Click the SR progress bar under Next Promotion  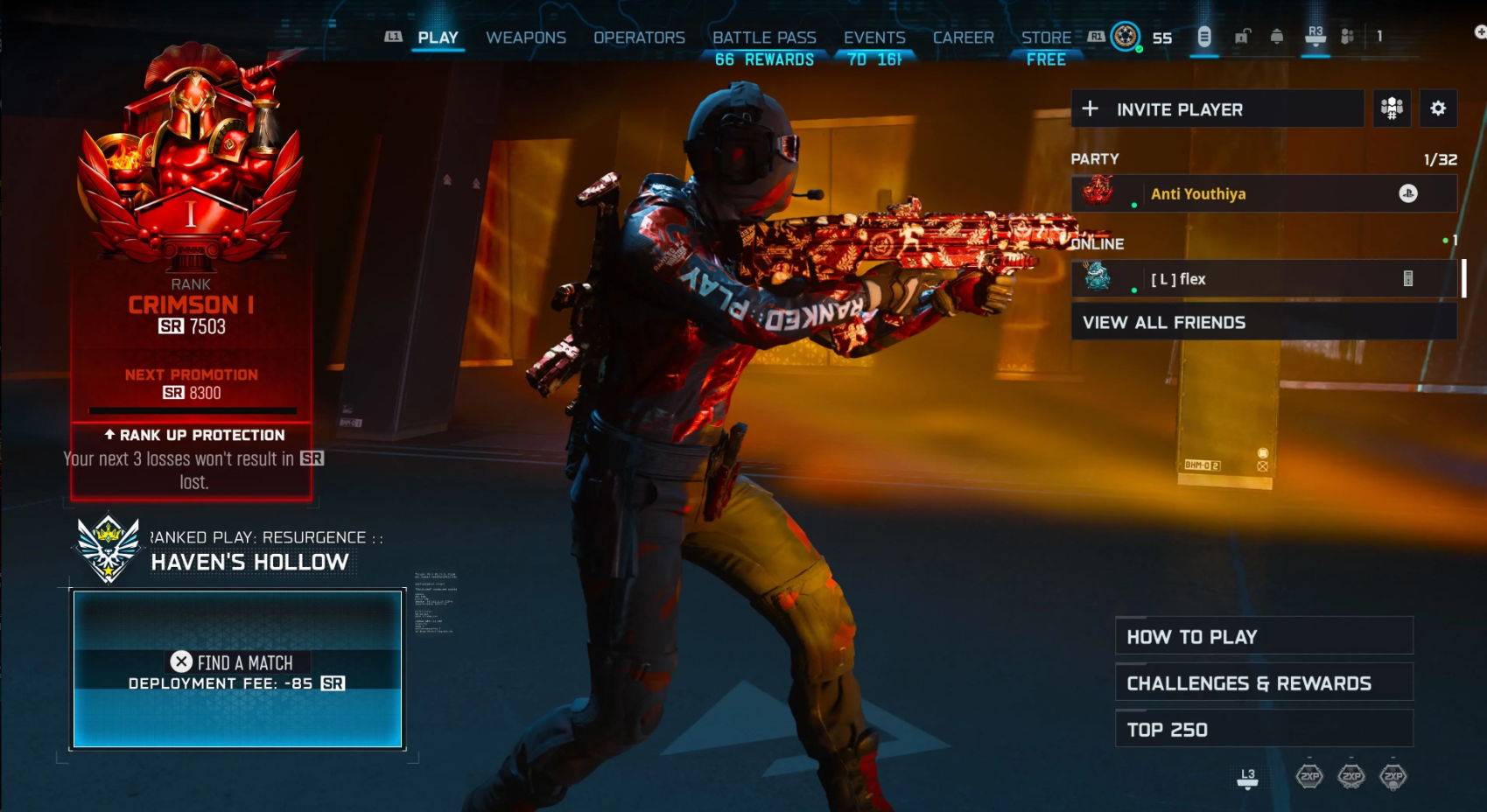(x=191, y=410)
